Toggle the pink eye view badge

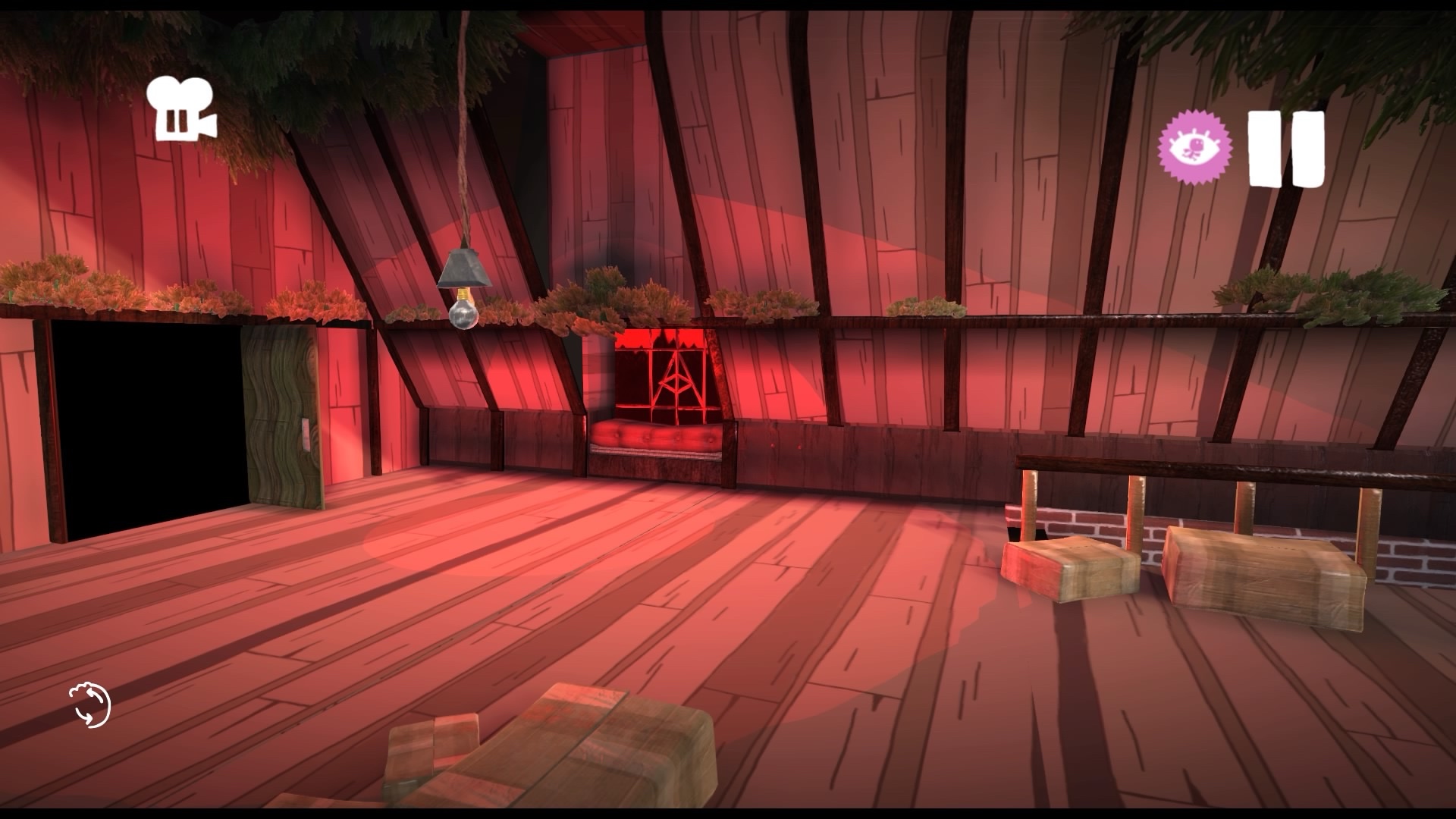(1194, 147)
